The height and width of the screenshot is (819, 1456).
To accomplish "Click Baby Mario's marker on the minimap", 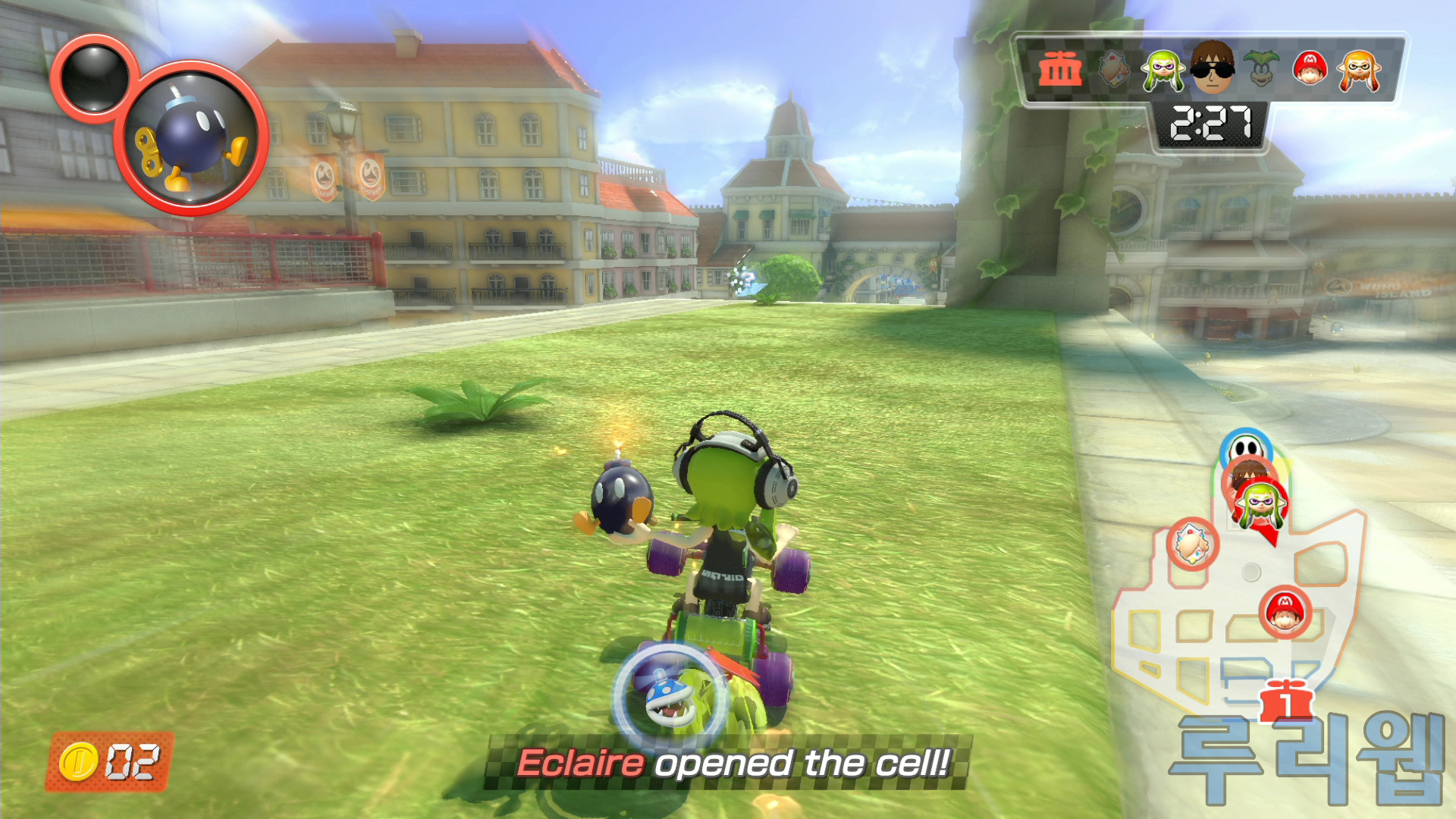I will point(1285,611).
